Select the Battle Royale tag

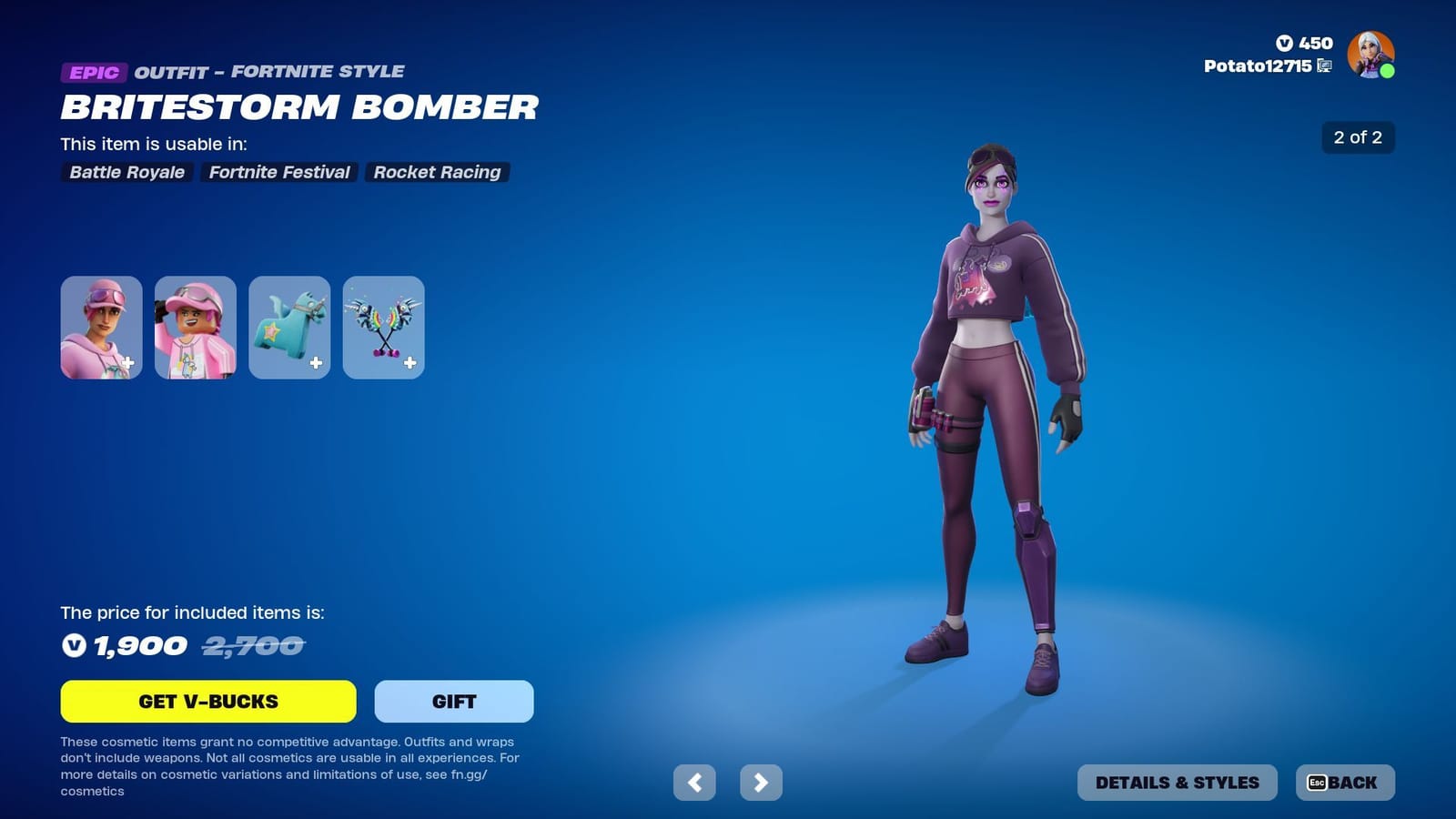[126, 172]
